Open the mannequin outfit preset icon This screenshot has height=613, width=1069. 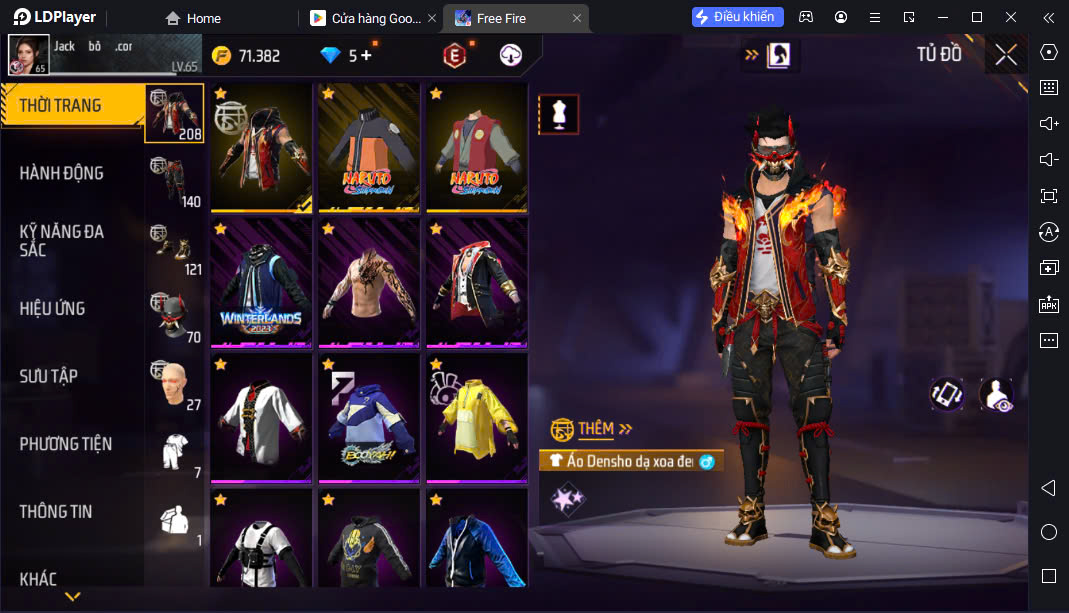(x=559, y=115)
